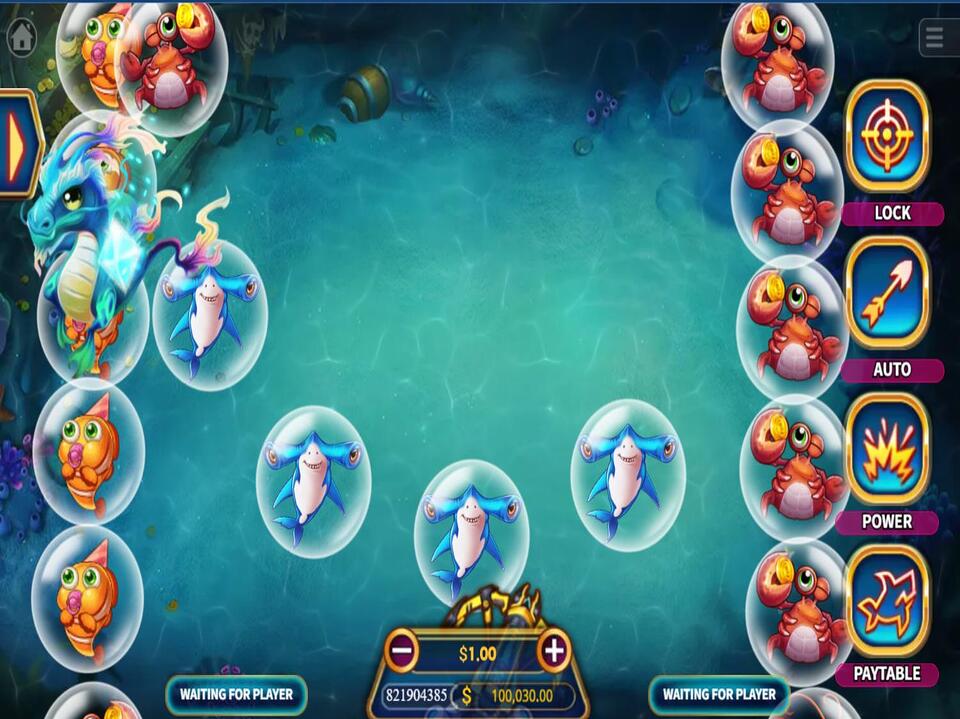960x719 pixels.
Task: Toggle the Auto fire arrow button
Action: pos(887,293)
